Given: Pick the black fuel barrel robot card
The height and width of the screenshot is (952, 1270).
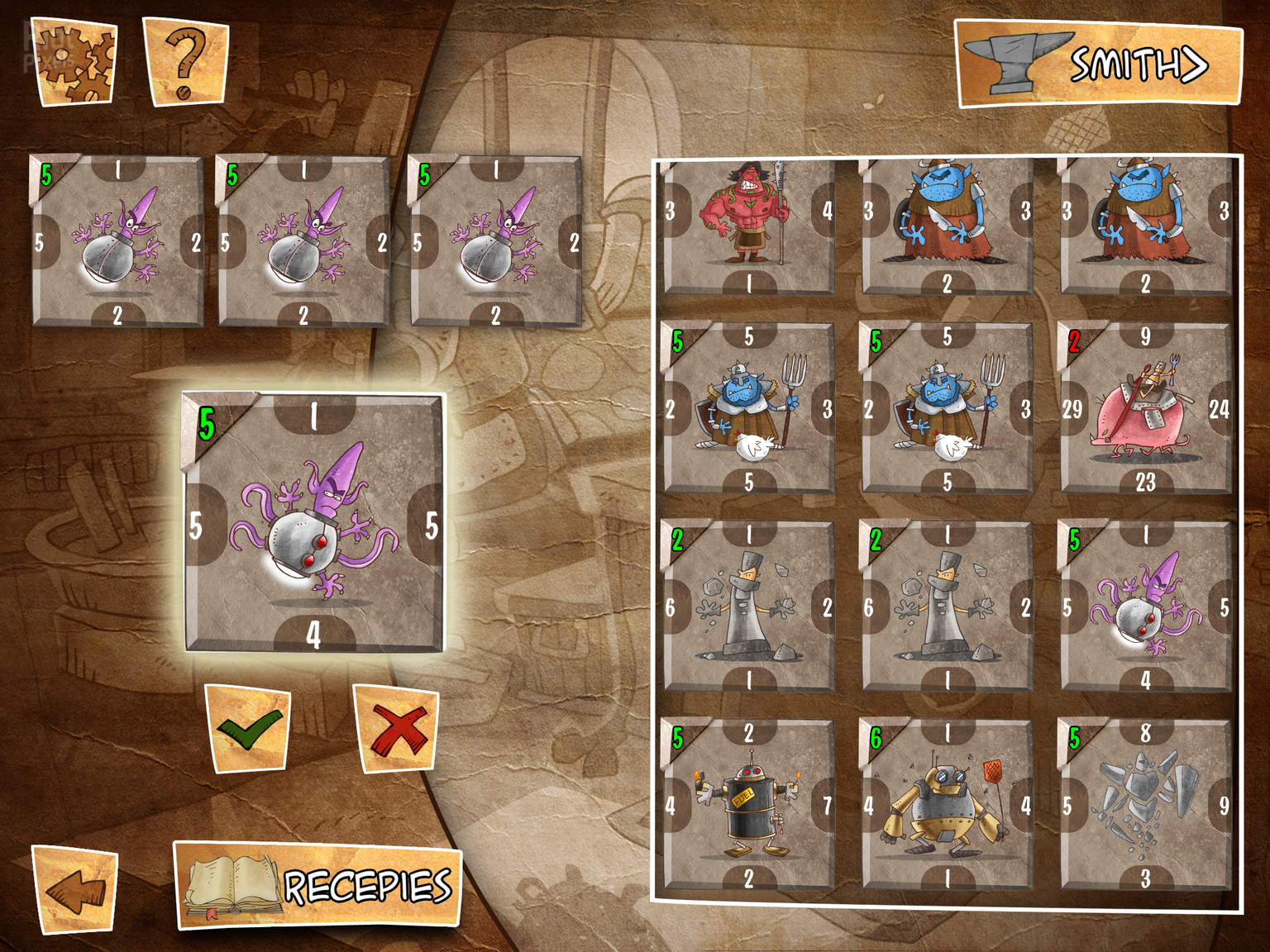Looking at the screenshot, I should pos(748,805).
